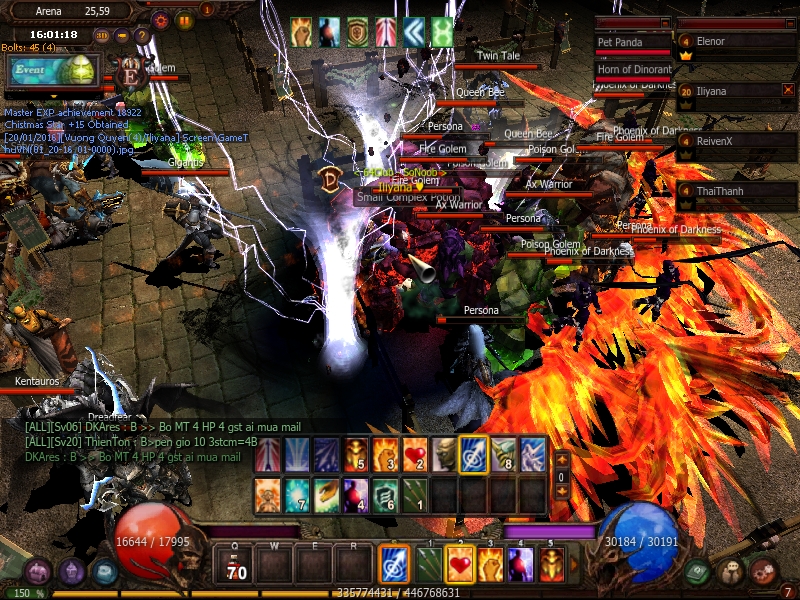Image resolution: width=800 pixels, height=600 pixels.
Task: Open settings with the orange gear button
Action: (x=161, y=19)
